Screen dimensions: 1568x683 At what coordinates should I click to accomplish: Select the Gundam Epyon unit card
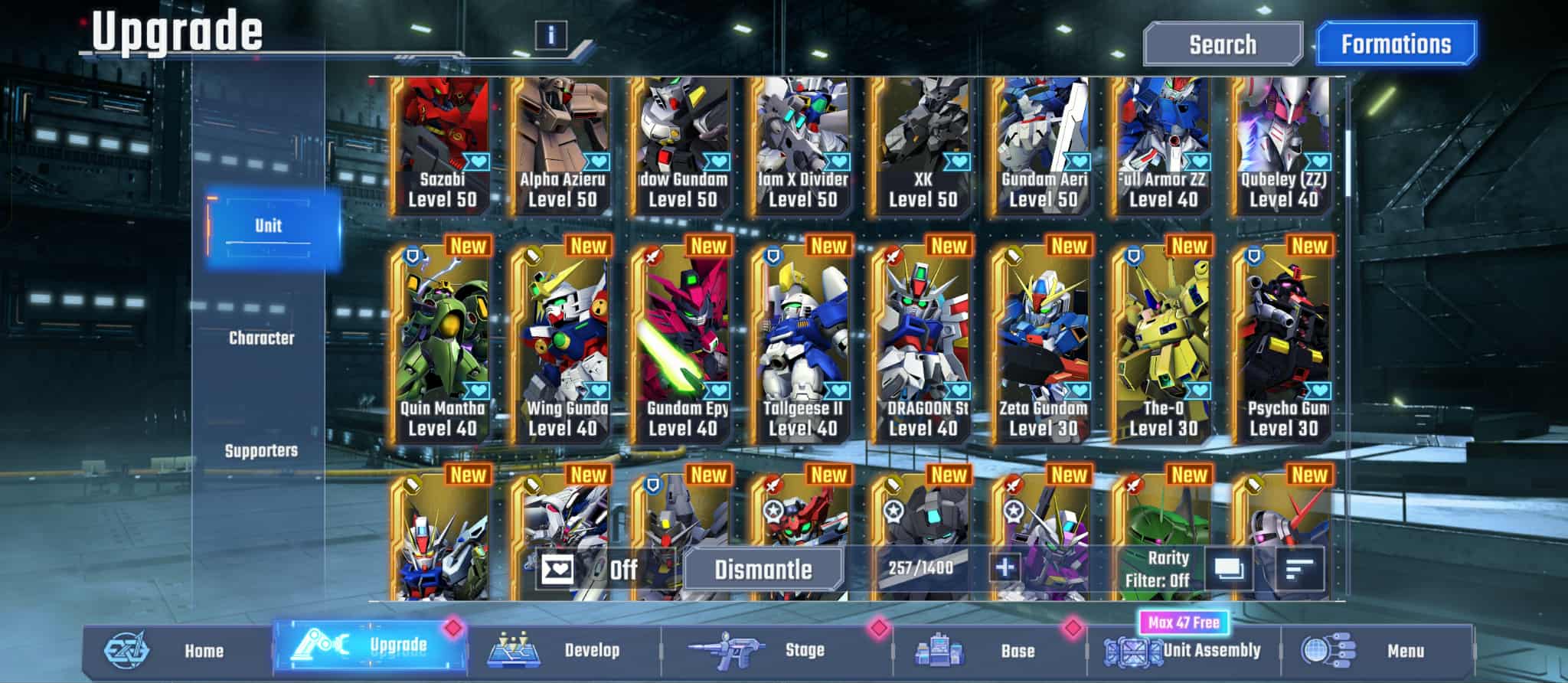tap(682, 345)
